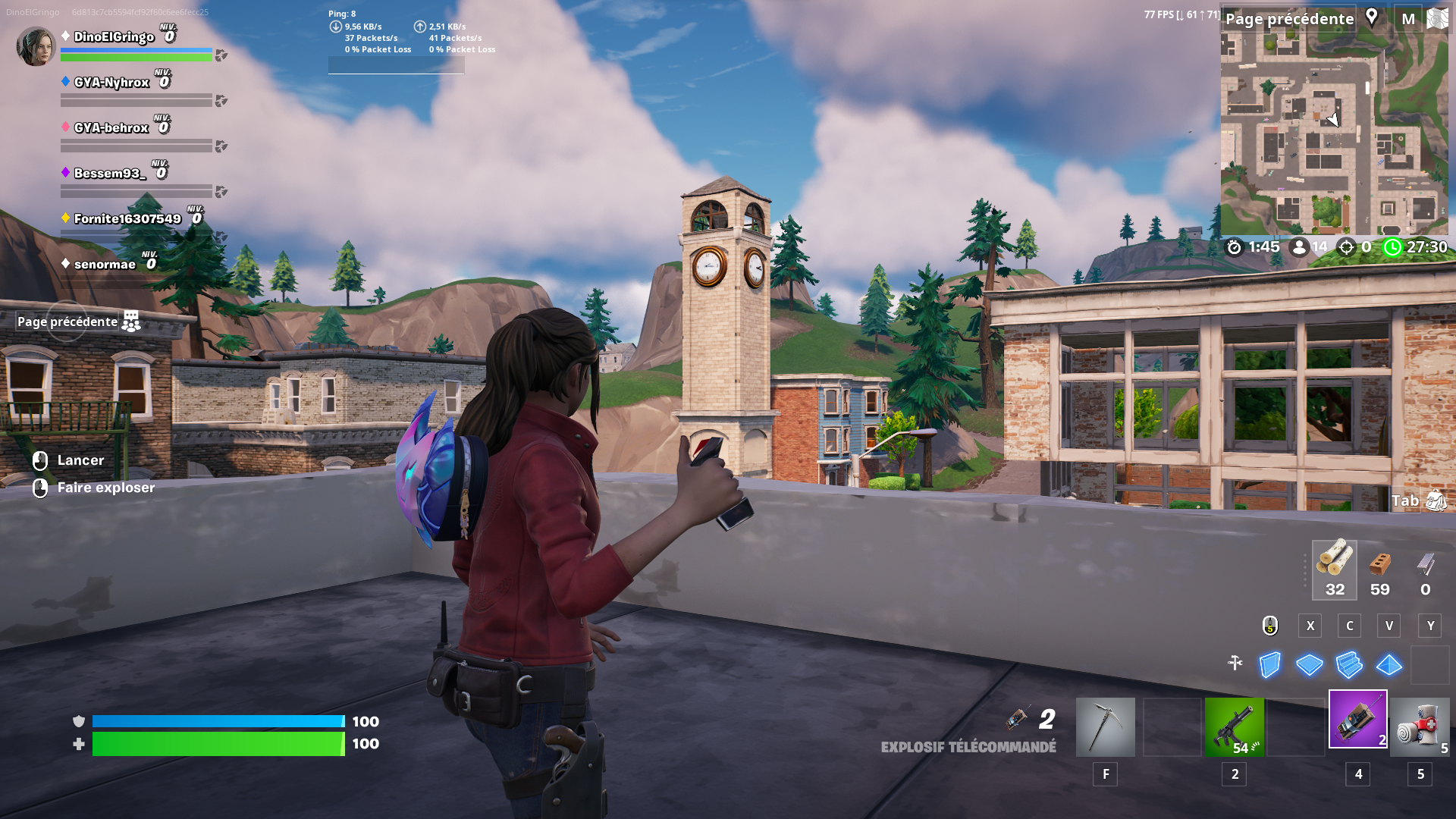Select the remote explosive slot 4
Image resolution: width=1456 pixels, height=819 pixels.
pos(1357,718)
